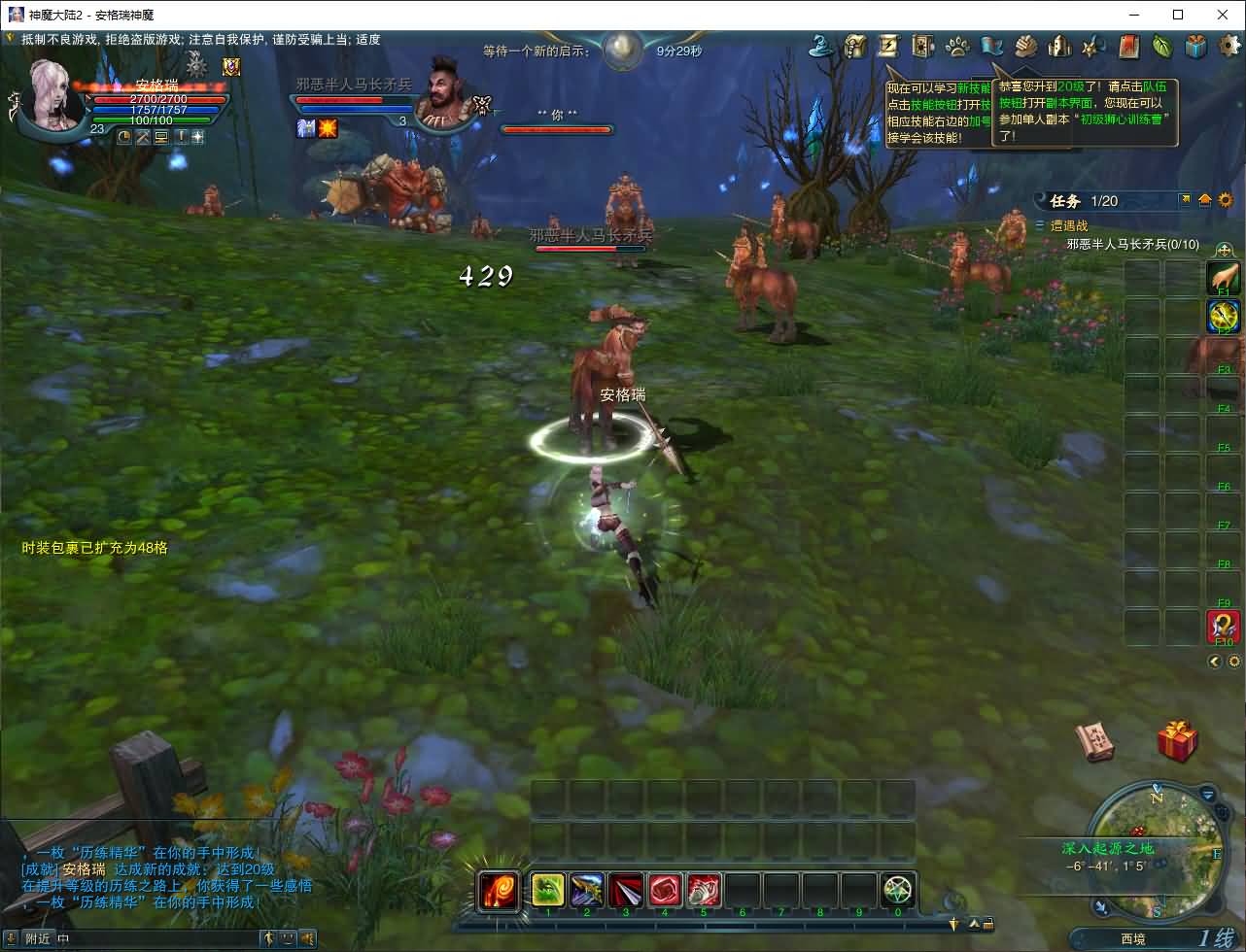Open the paw print pet menu
The image size is (1246, 952).
tap(957, 46)
